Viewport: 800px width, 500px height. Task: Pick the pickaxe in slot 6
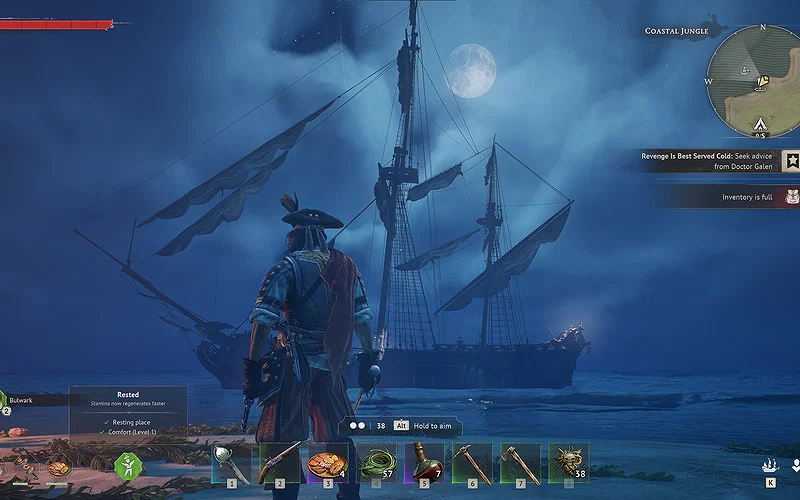(471, 463)
